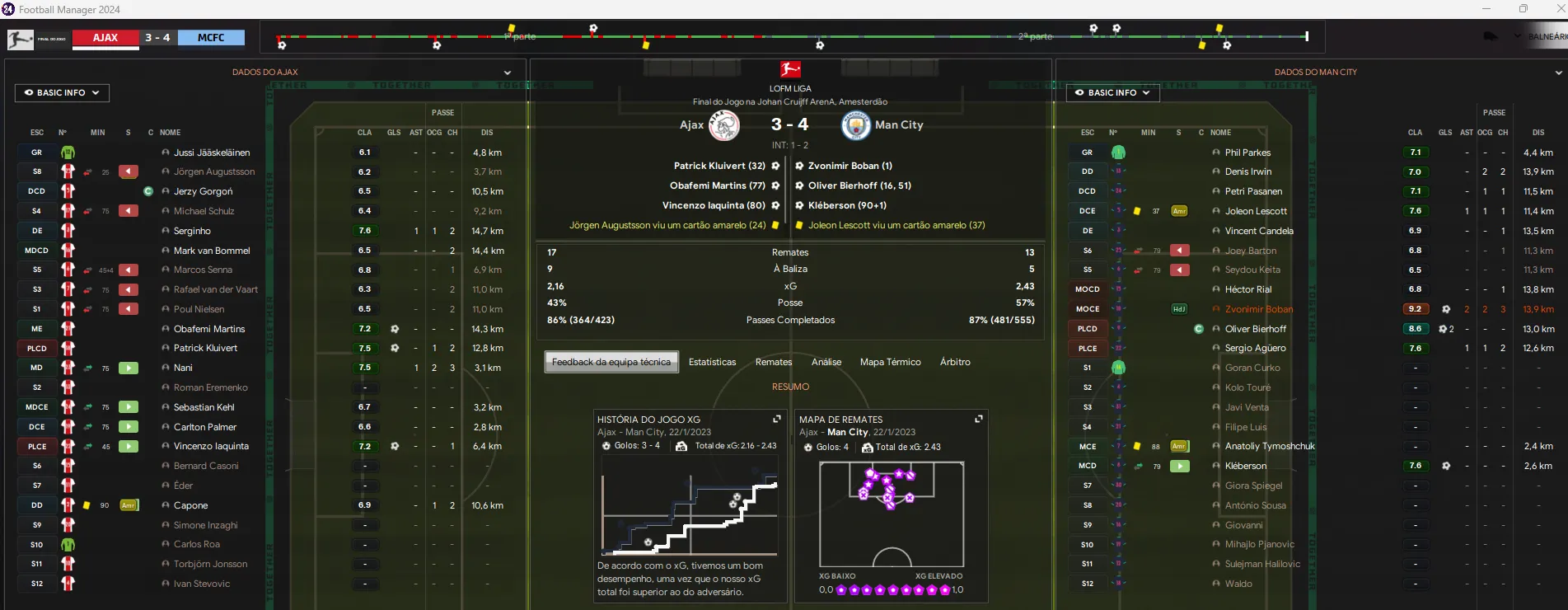The image size is (1568, 610).
Task: Click the Man City club name in scoreline
Action: click(x=899, y=125)
